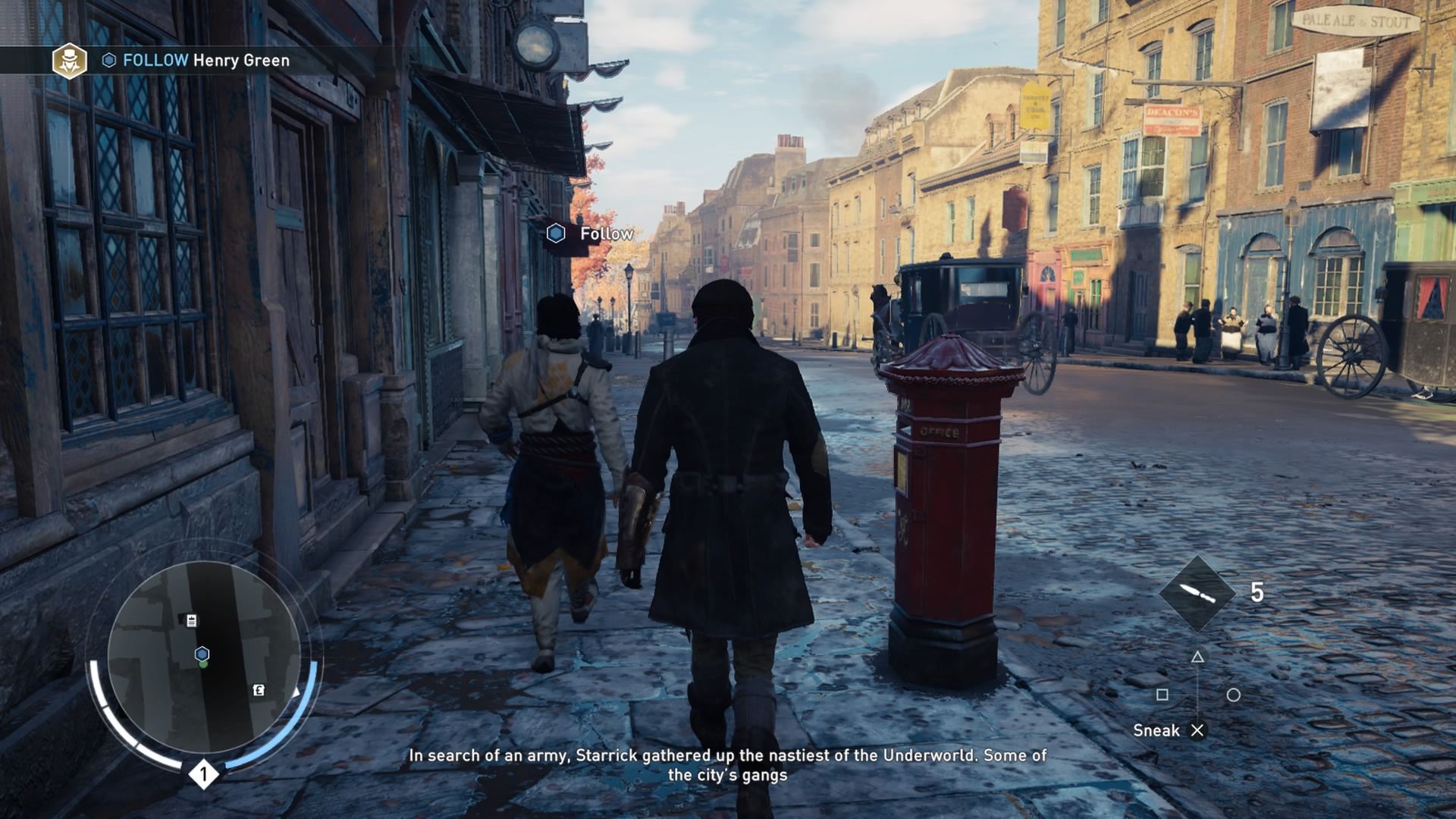Image resolution: width=1456 pixels, height=819 pixels.
Task: Click the level 1 diamond badge
Action: click(x=203, y=774)
